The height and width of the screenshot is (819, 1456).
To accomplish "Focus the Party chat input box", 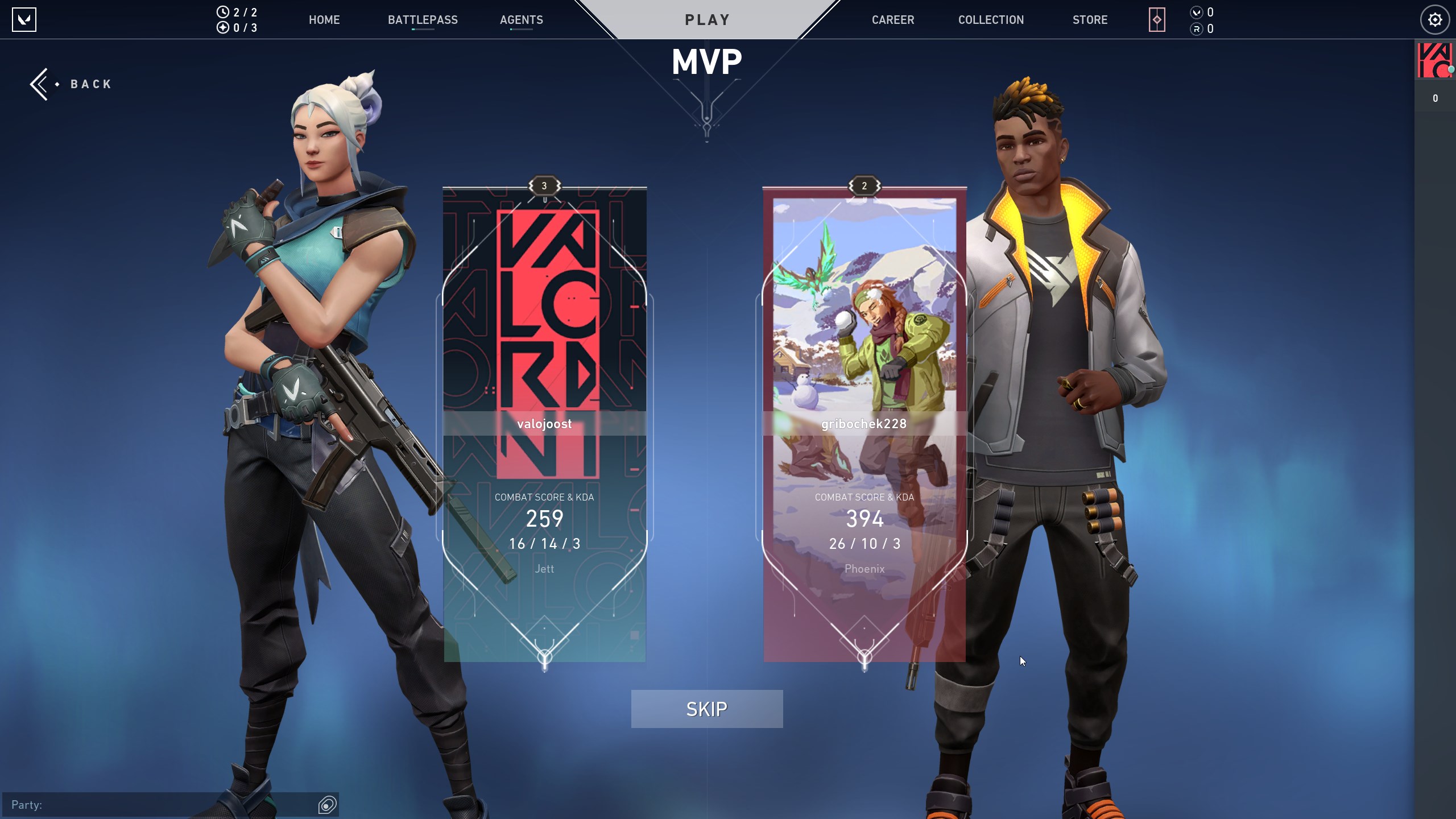I will coord(159,805).
